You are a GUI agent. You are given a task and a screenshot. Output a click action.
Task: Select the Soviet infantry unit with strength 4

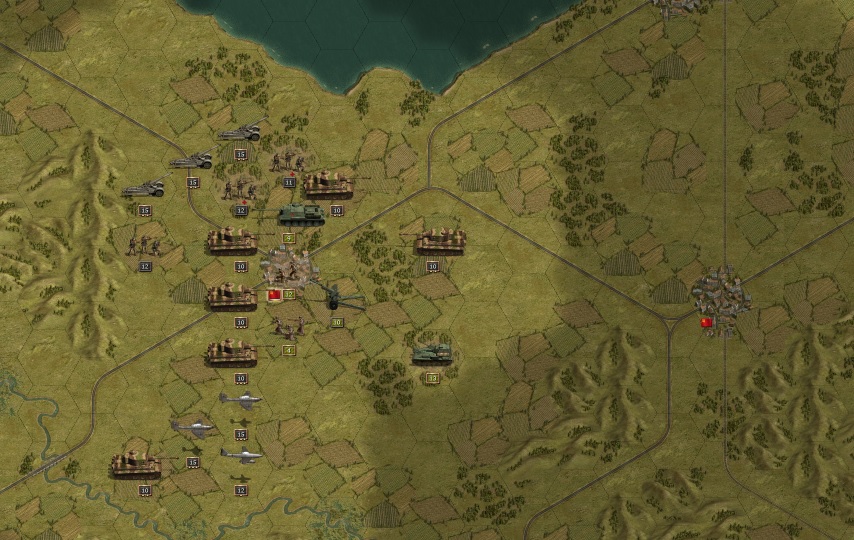tap(289, 327)
